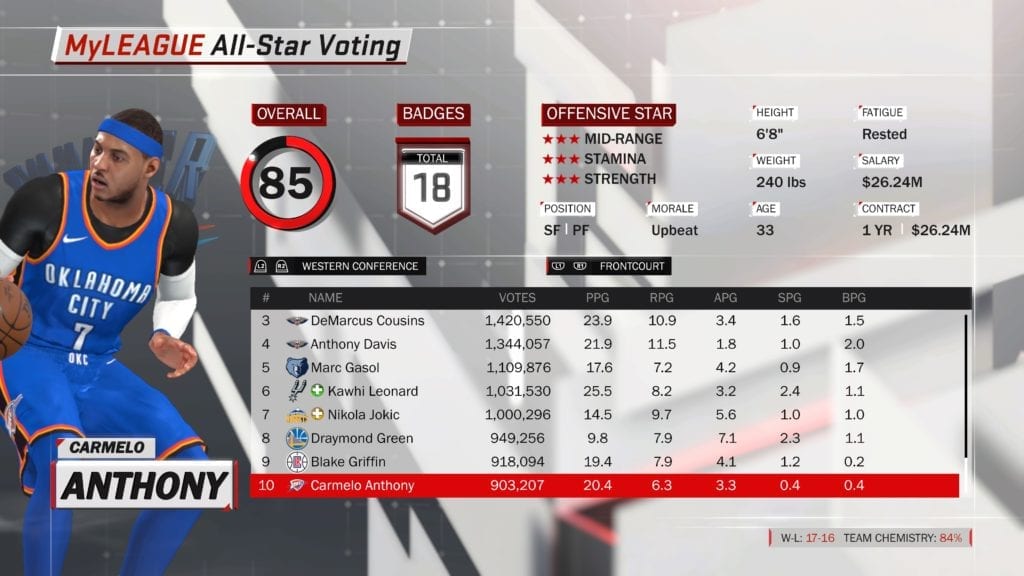Sort the list by the Name column
This screenshot has width=1024, height=576.
pos(325,298)
